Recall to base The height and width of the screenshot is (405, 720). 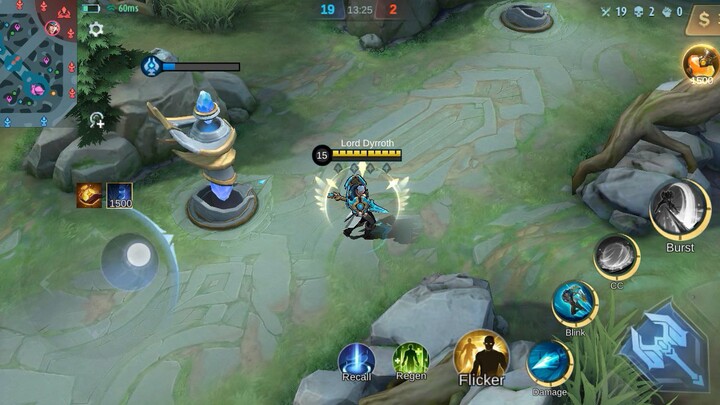[x=356, y=359]
